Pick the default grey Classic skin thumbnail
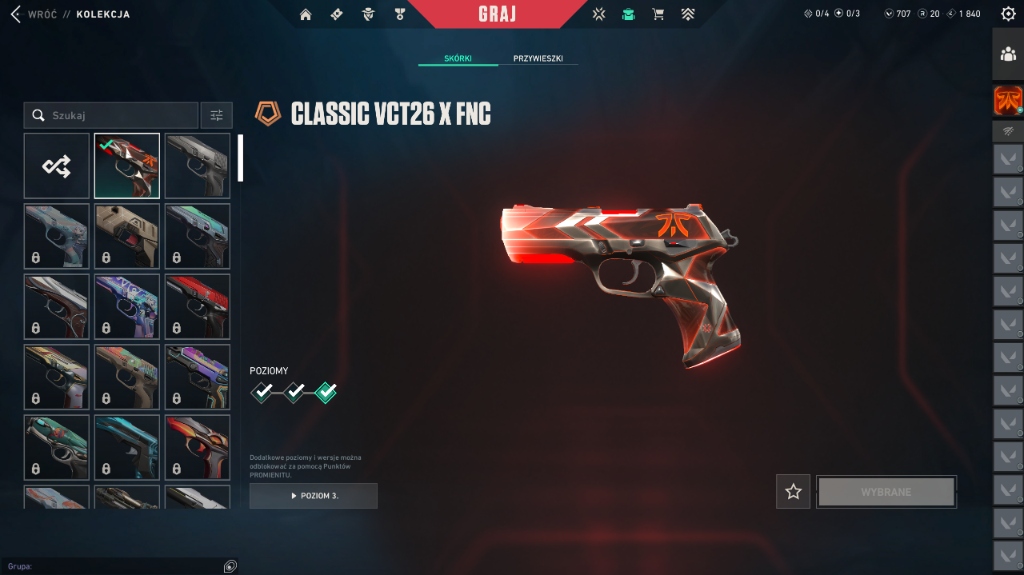Viewport: 1024px width, 575px height. (197, 166)
